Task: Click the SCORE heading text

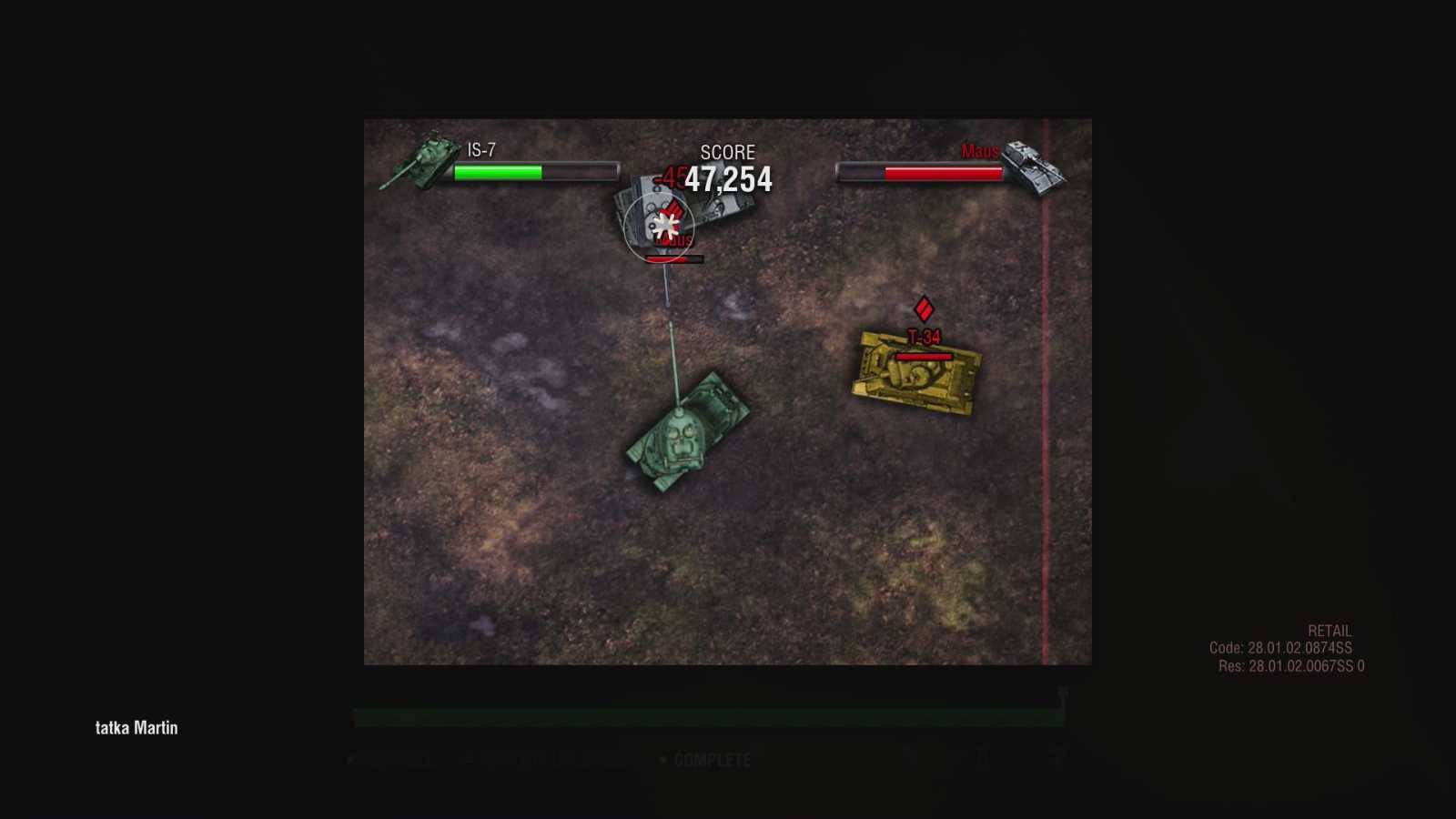Action: coord(728,153)
